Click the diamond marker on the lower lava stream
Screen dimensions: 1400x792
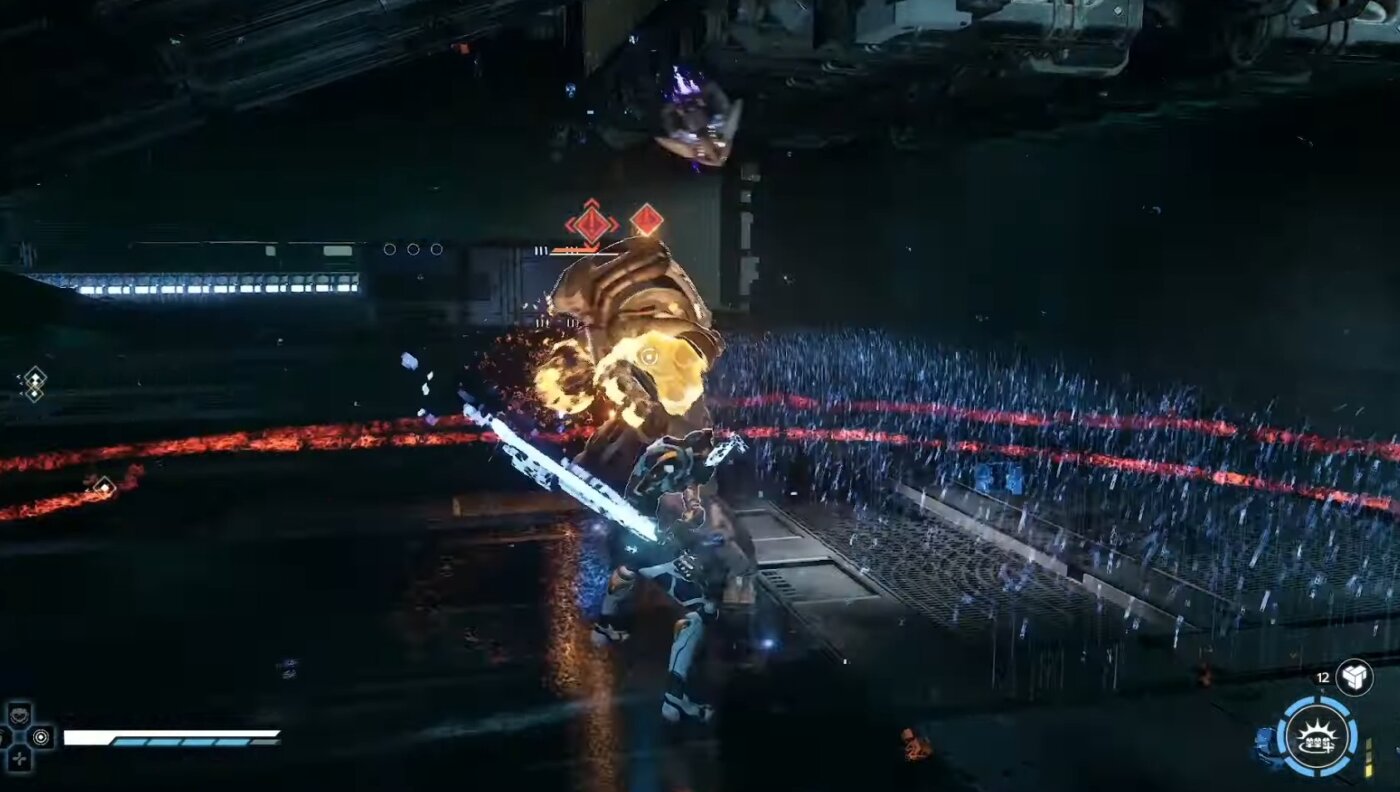pos(103,487)
